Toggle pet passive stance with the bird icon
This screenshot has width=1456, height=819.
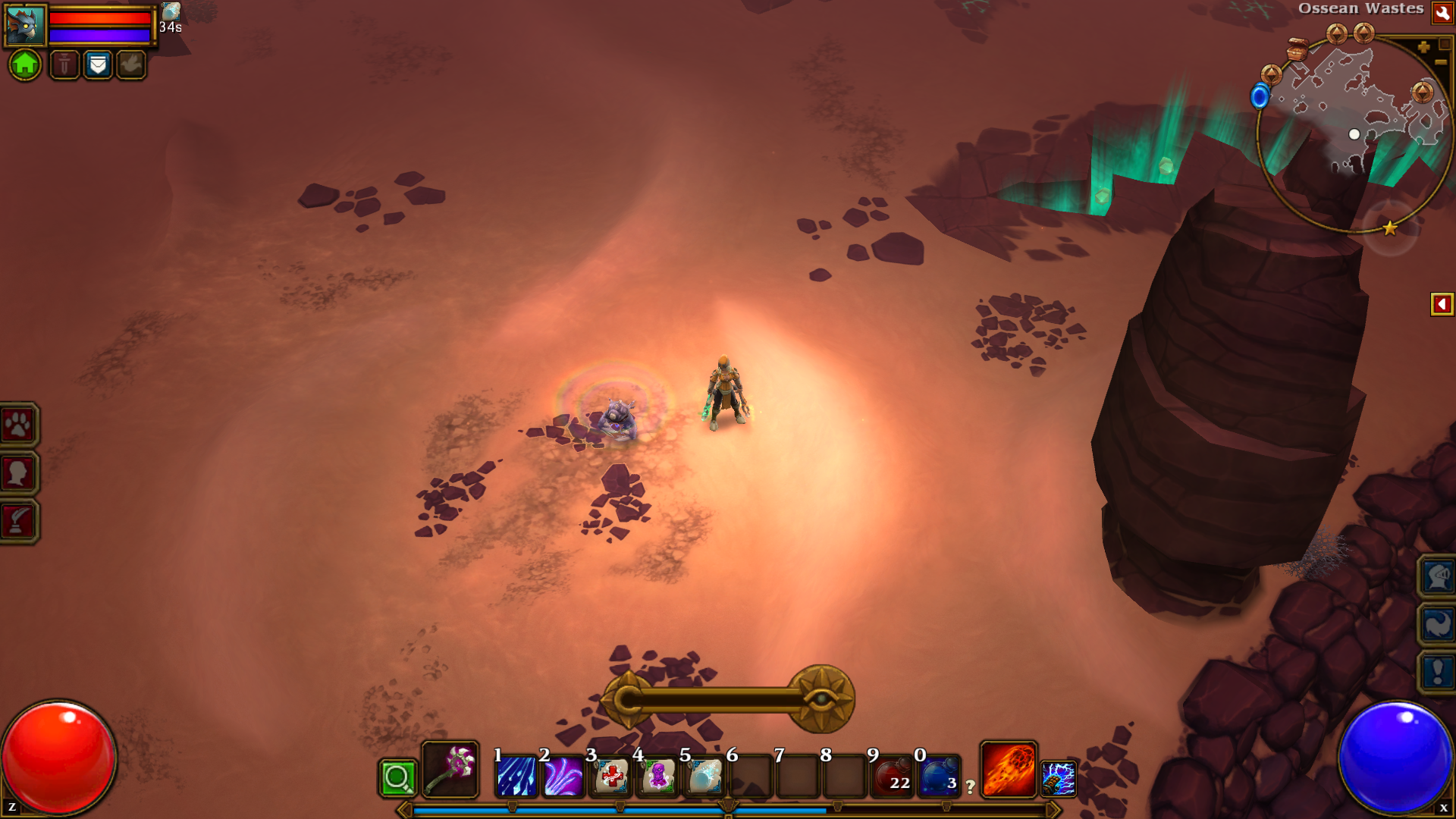click(130, 66)
